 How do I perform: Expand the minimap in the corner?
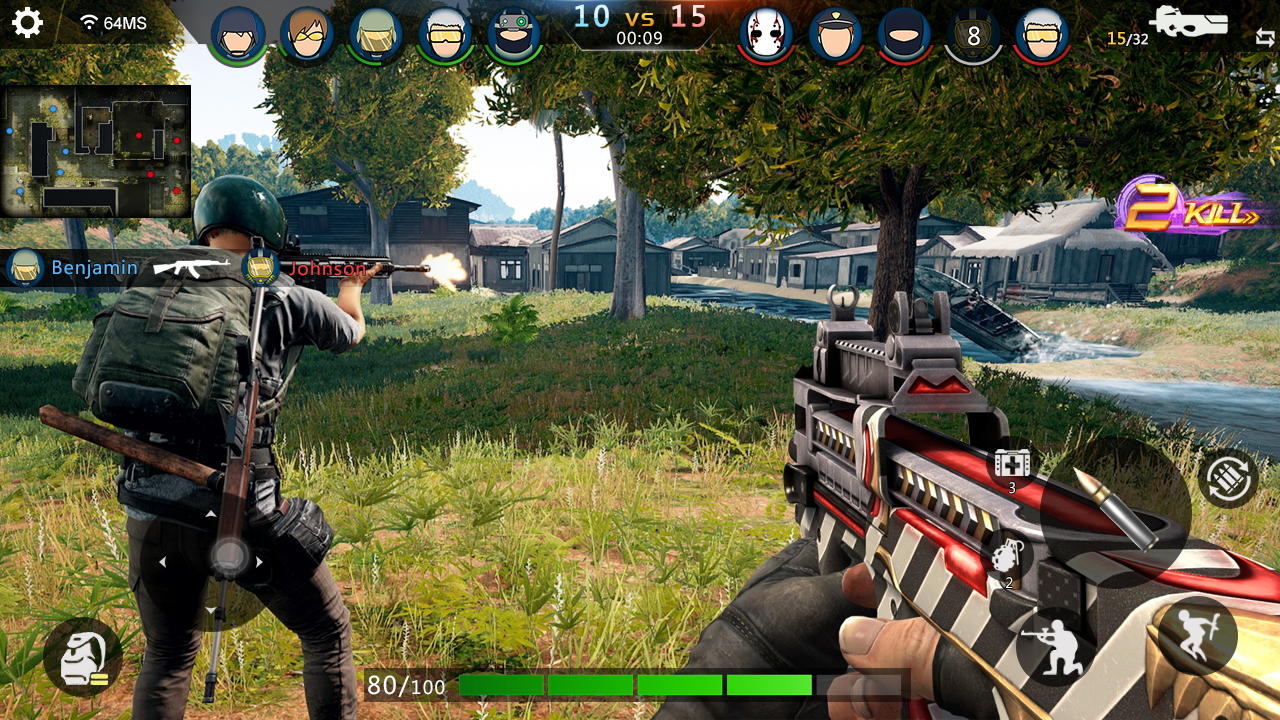[95, 152]
